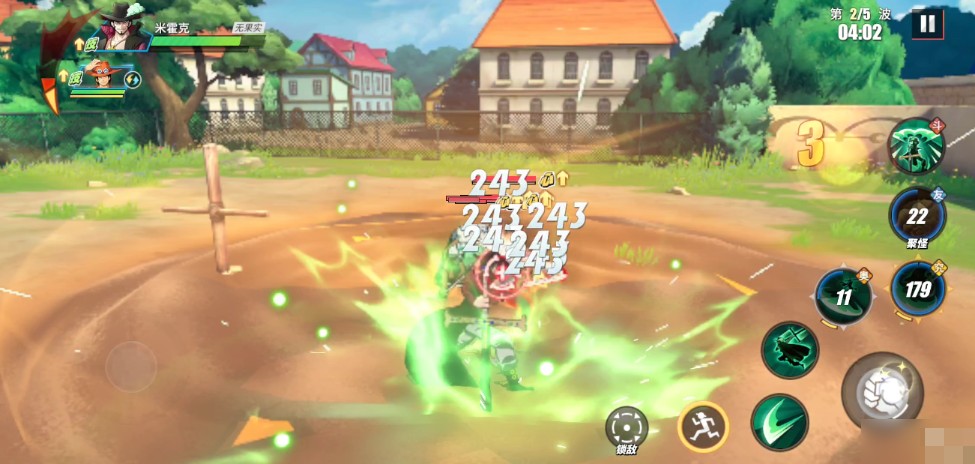Screen dimensions: 975x464
Task: Activate the running figure dash button
Action: (702, 427)
